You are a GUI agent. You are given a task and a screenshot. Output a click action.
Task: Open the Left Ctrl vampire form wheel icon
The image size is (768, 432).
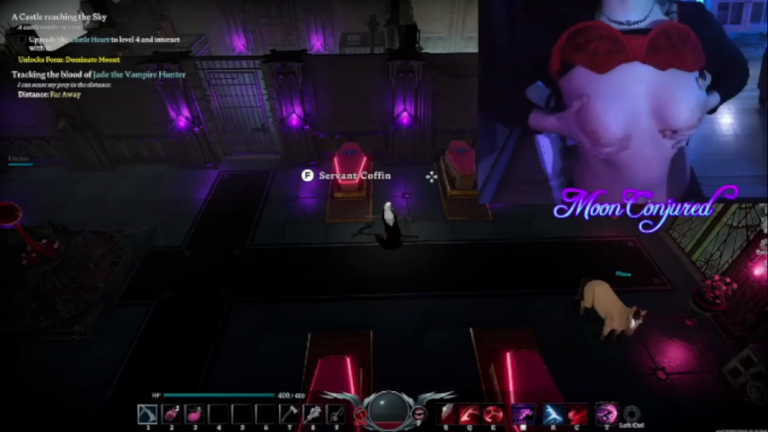point(631,413)
